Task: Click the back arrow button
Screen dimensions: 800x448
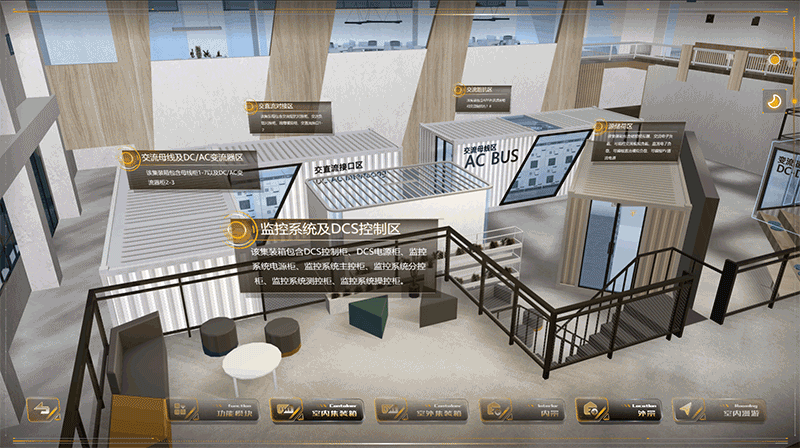Action: click(42, 410)
